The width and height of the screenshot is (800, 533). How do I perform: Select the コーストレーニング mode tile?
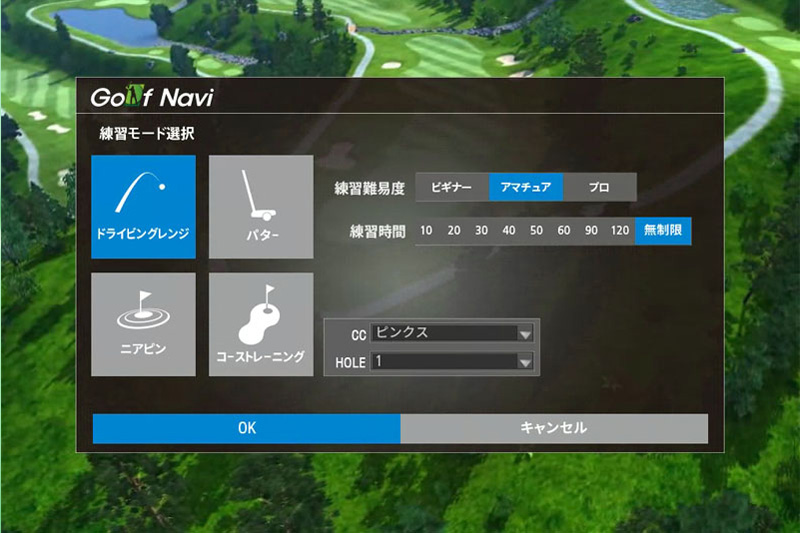pos(261,324)
